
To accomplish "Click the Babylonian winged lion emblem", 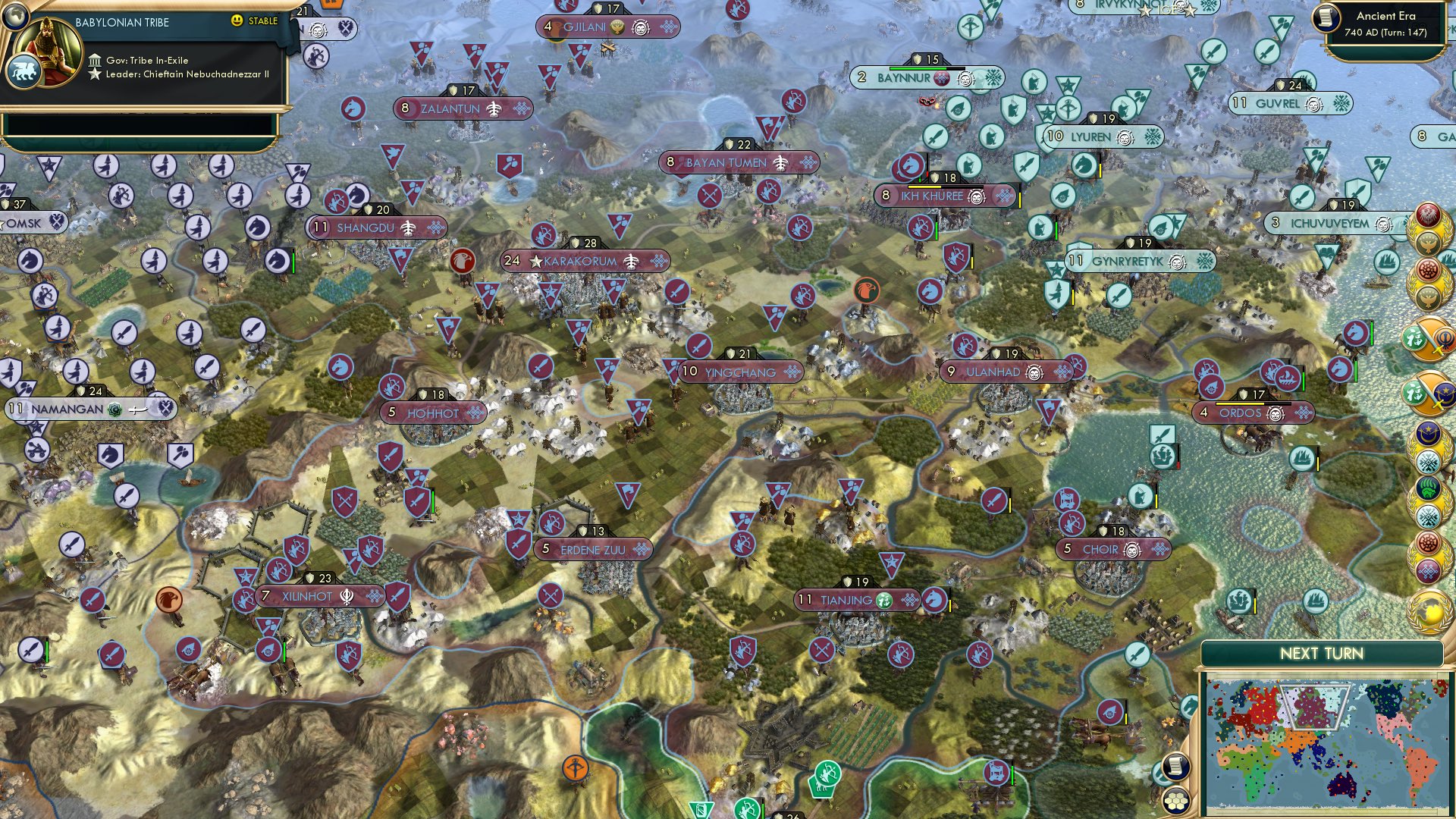I will coord(25,68).
